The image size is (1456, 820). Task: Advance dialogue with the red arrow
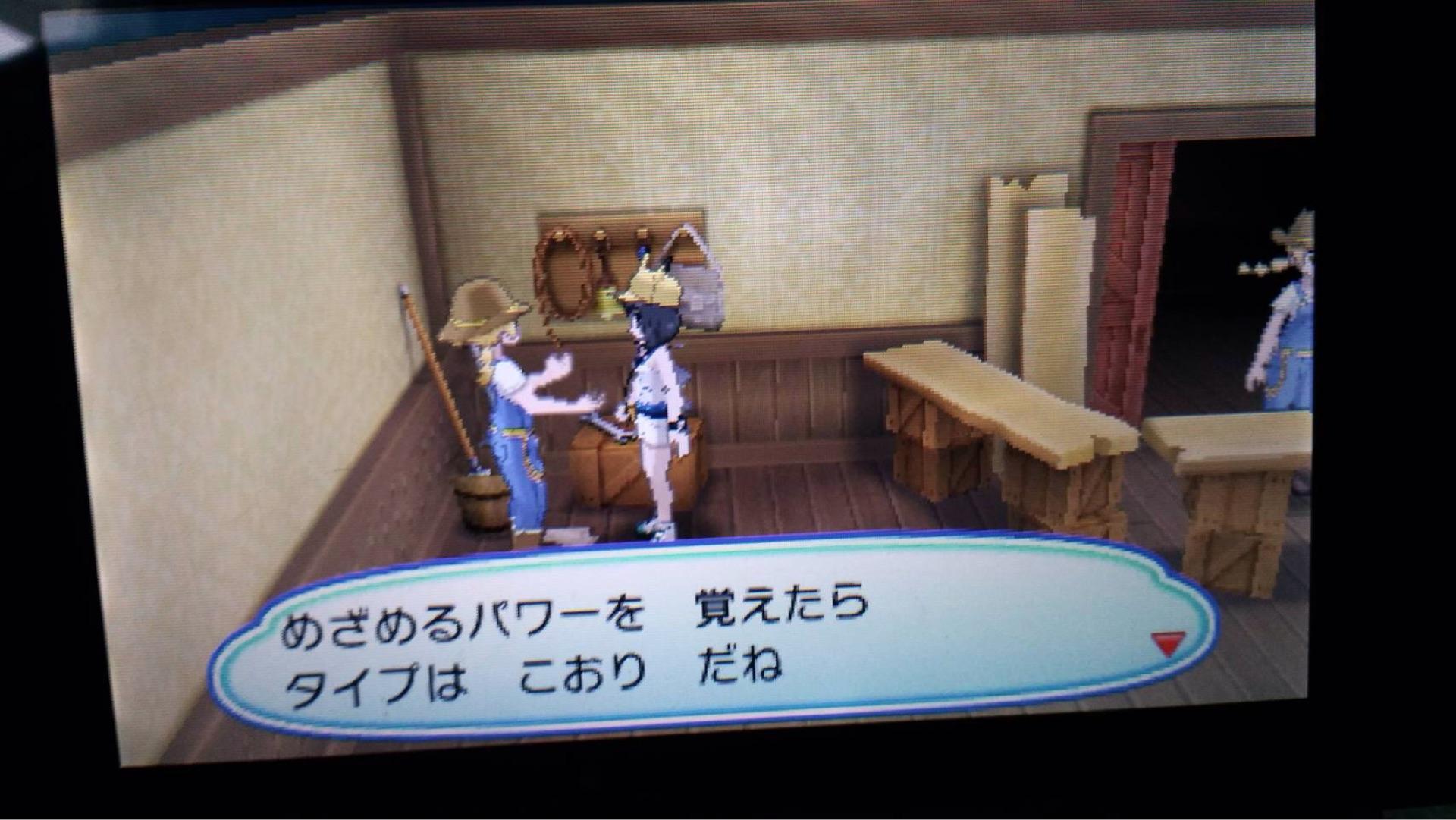(x=1167, y=645)
